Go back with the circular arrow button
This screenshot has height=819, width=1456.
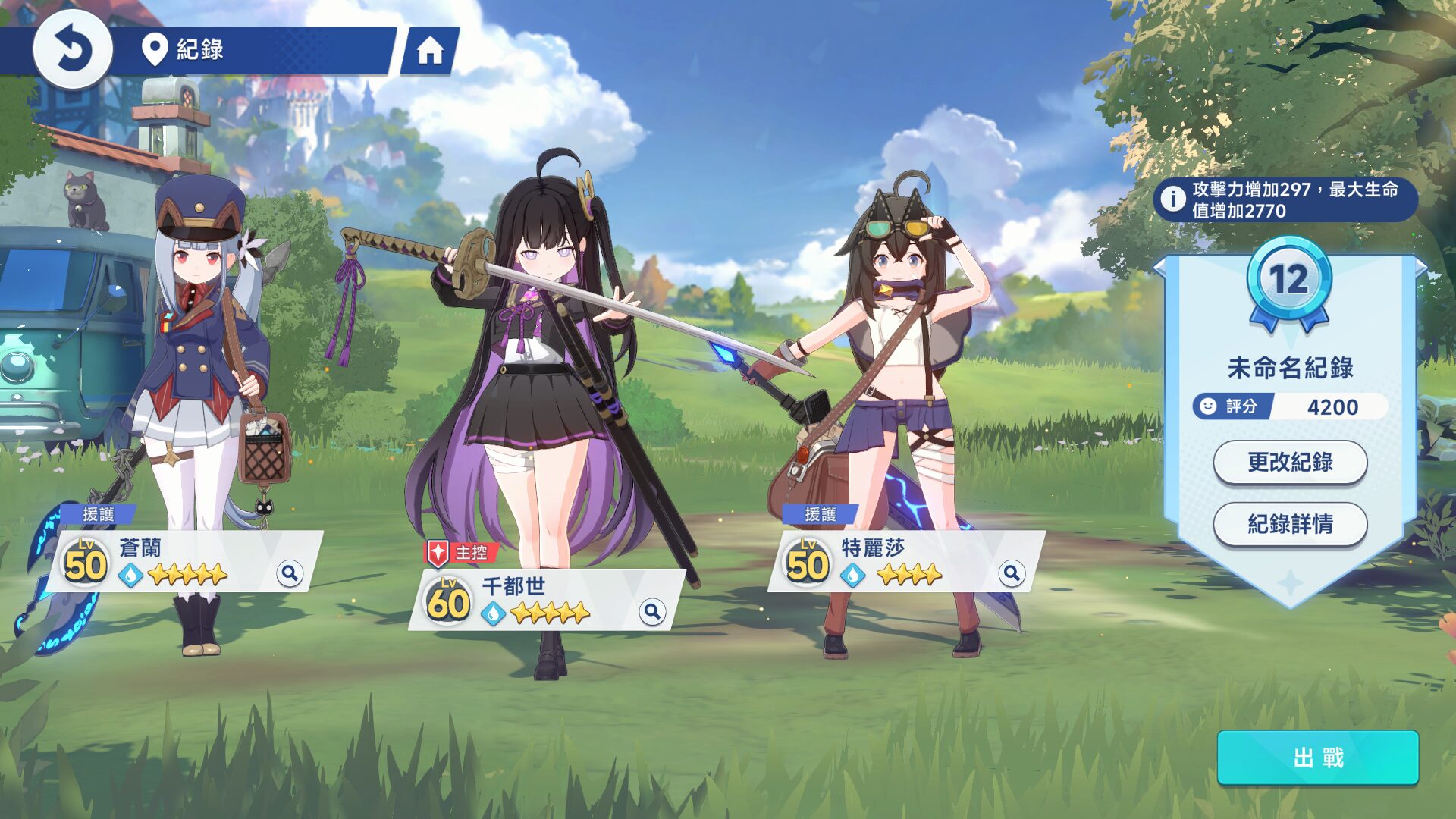coord(73,50)
